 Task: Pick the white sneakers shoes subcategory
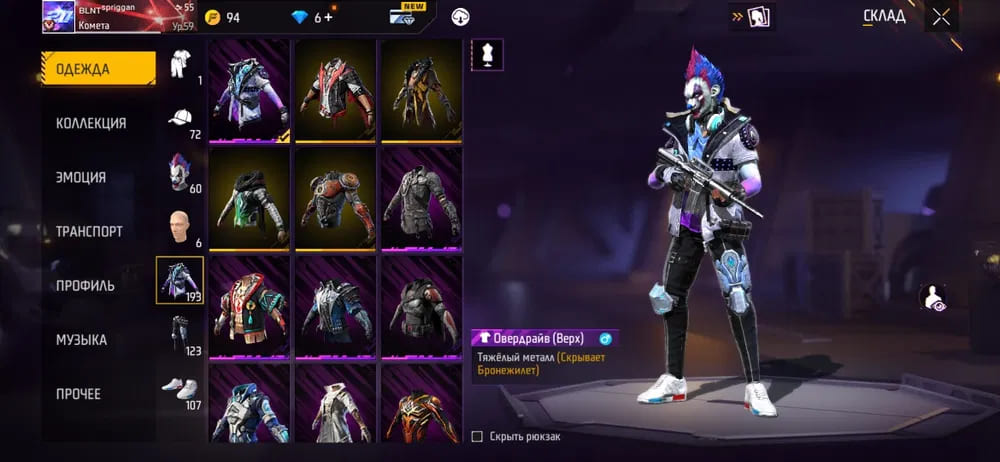tap(180, 388)
